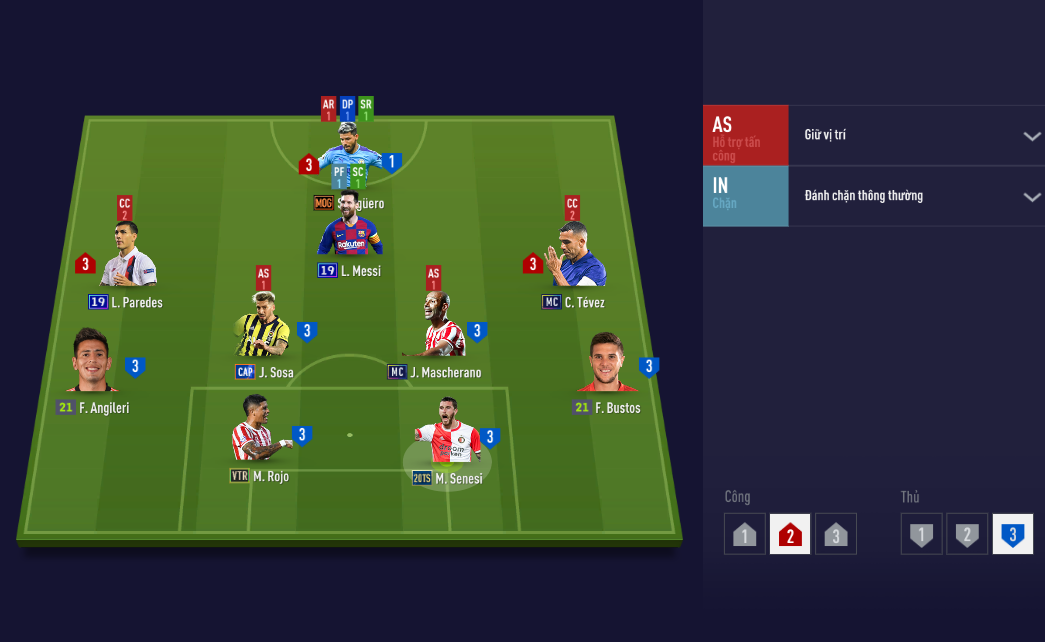Set attack (Công) level to 1

(x=744, y=534)
